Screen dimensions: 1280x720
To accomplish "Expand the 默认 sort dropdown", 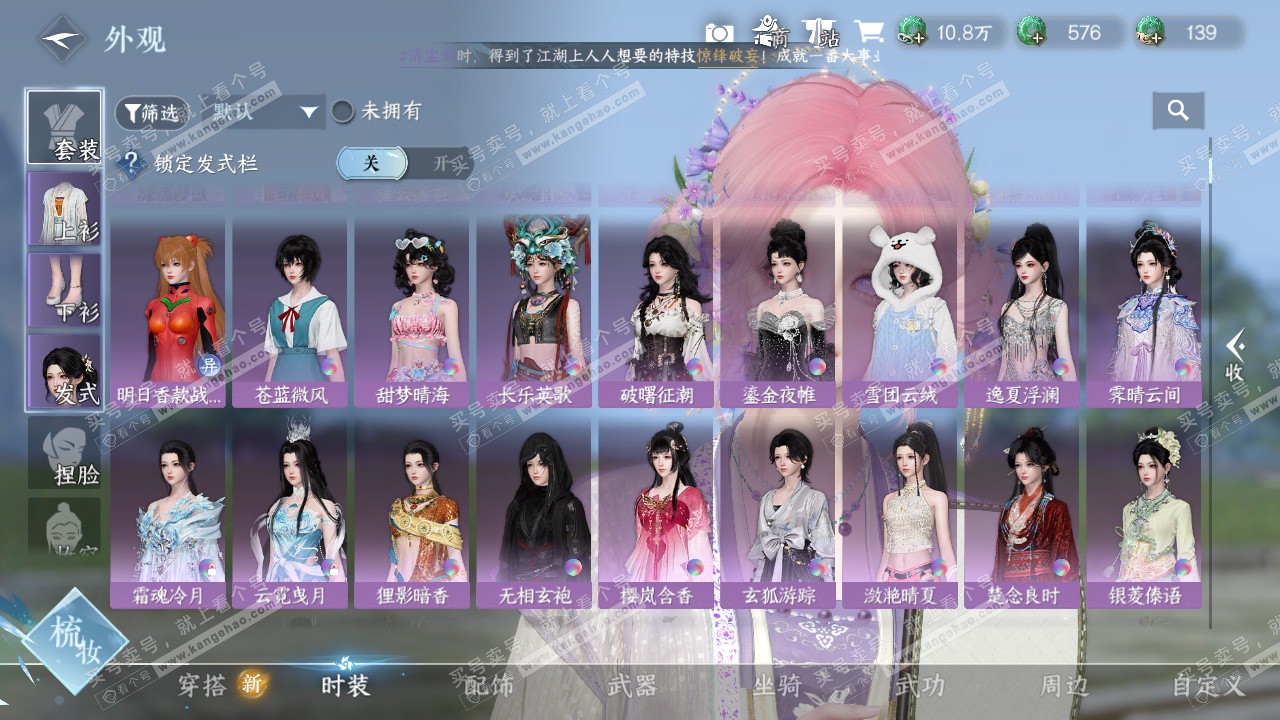I will 264,112.
